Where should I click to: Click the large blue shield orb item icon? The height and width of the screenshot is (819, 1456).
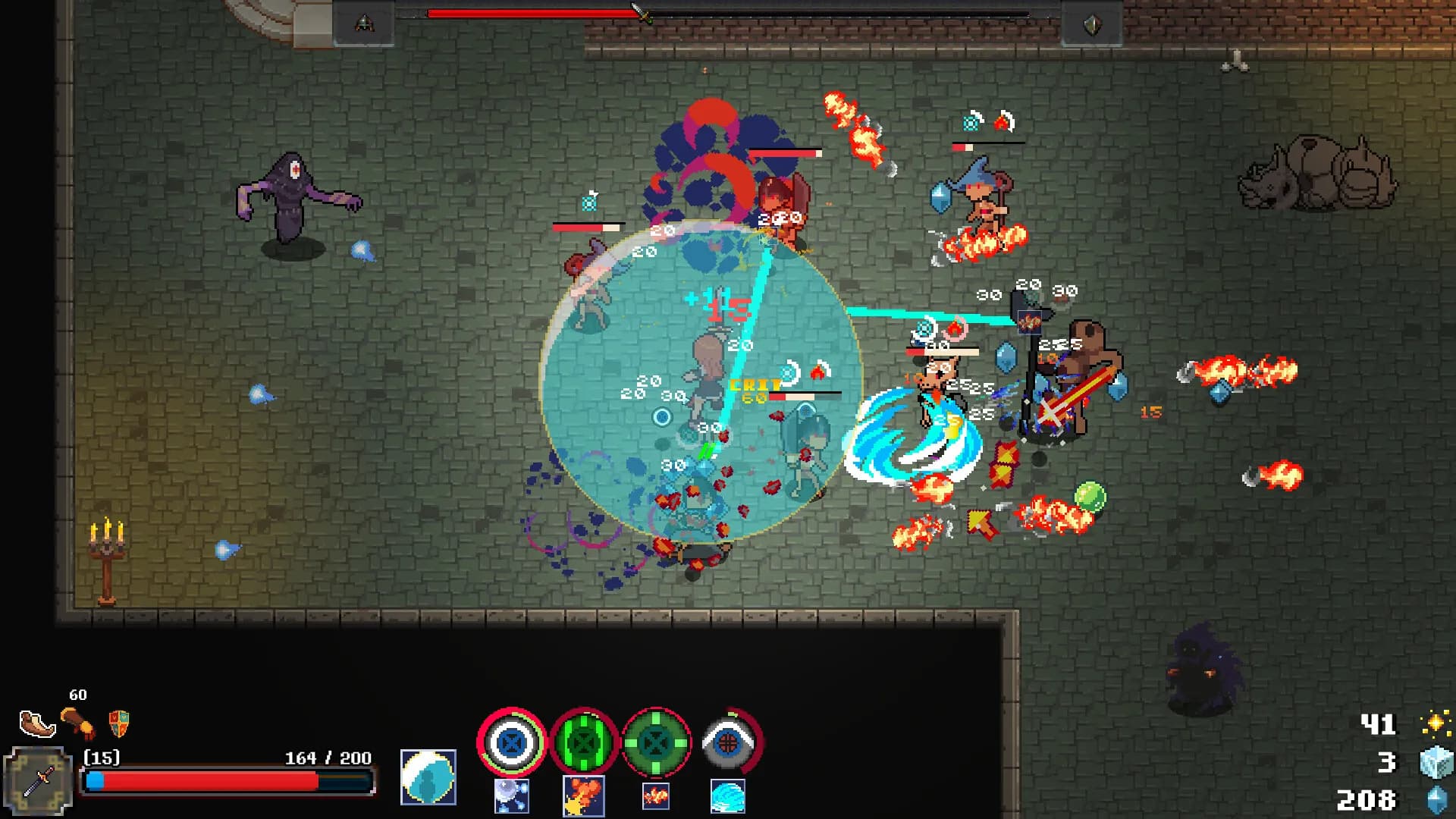428,776
